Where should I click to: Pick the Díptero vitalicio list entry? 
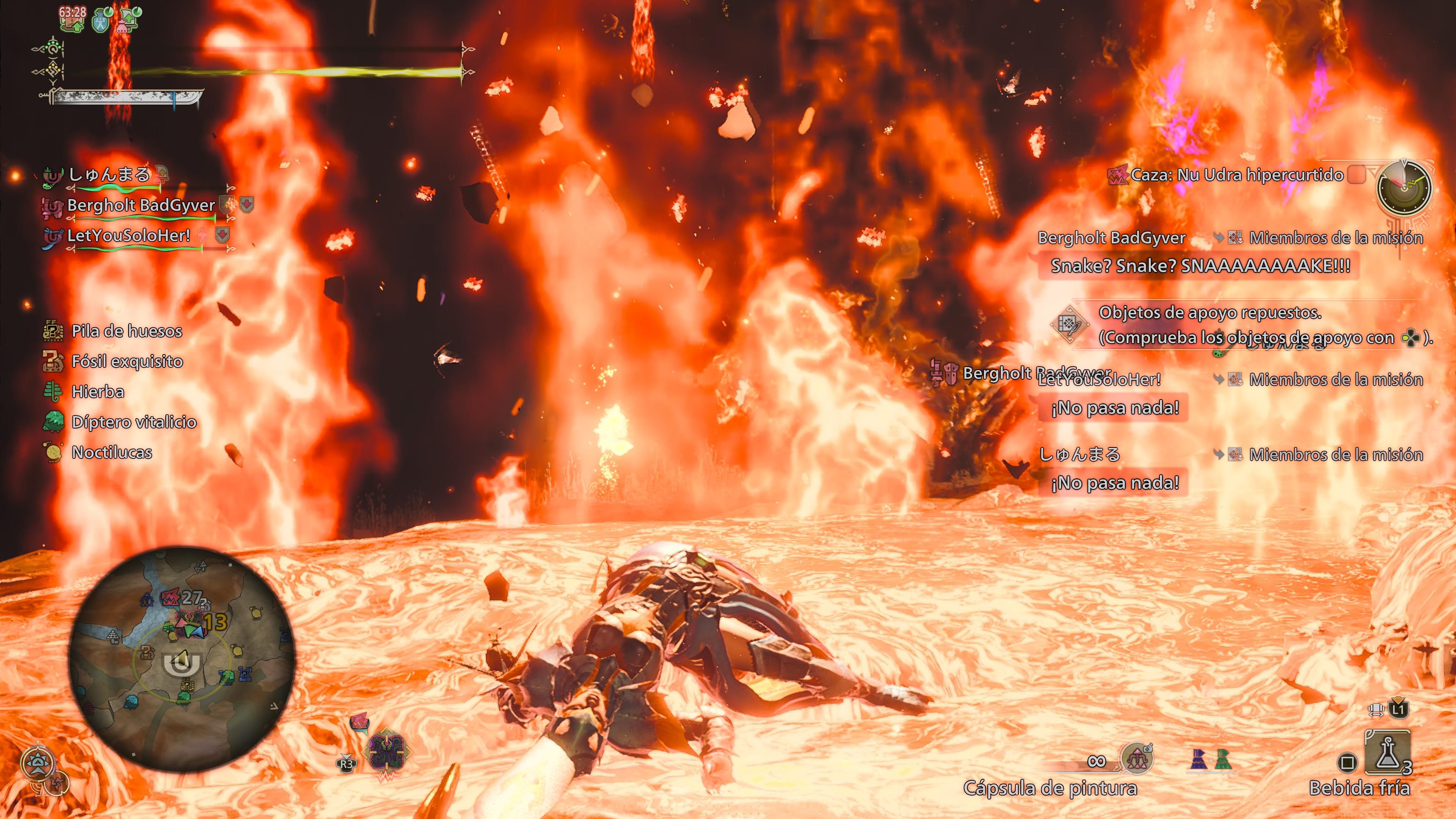(x=133, y=422)
